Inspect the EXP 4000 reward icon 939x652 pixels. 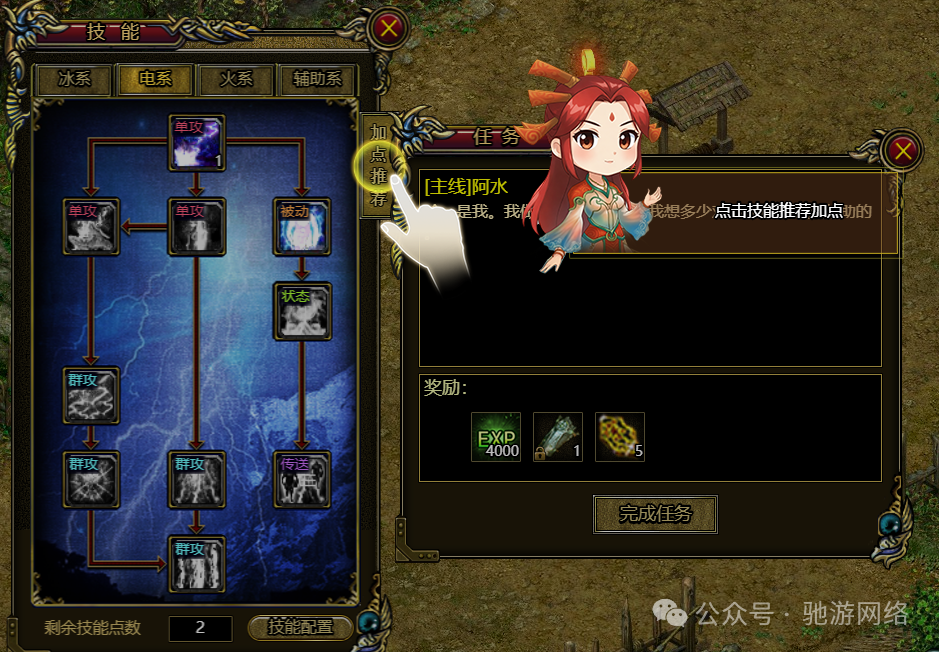pos(496,437)
